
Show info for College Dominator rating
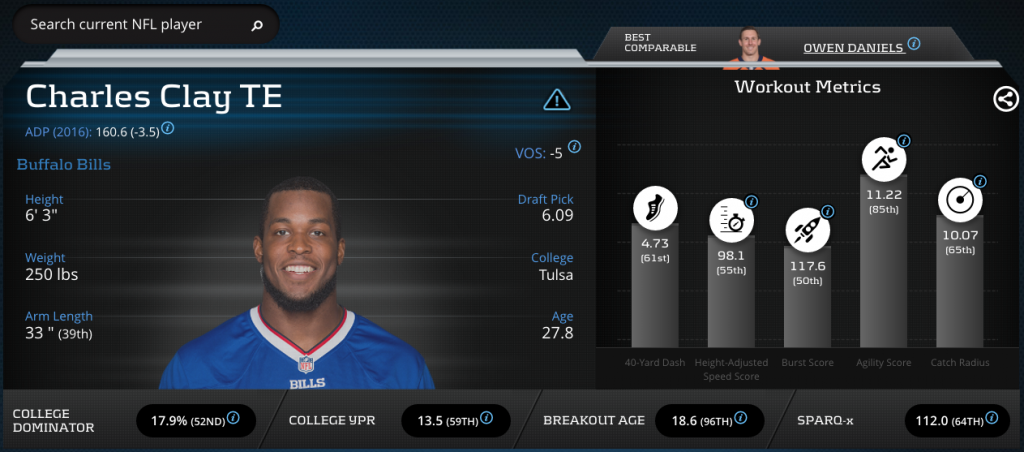(x=233, y=417)
